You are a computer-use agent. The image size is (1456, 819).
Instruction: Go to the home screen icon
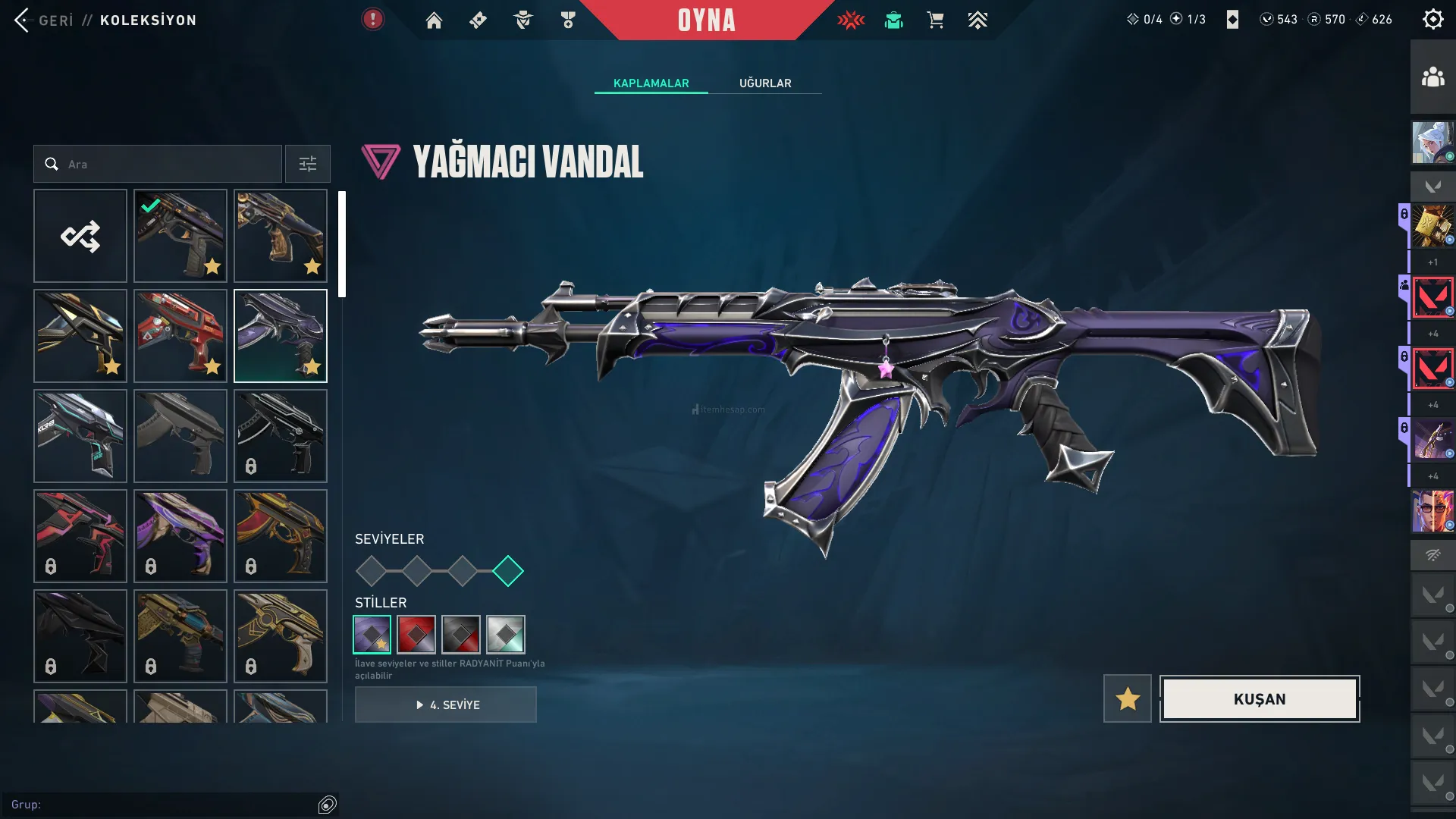point(434,20)
